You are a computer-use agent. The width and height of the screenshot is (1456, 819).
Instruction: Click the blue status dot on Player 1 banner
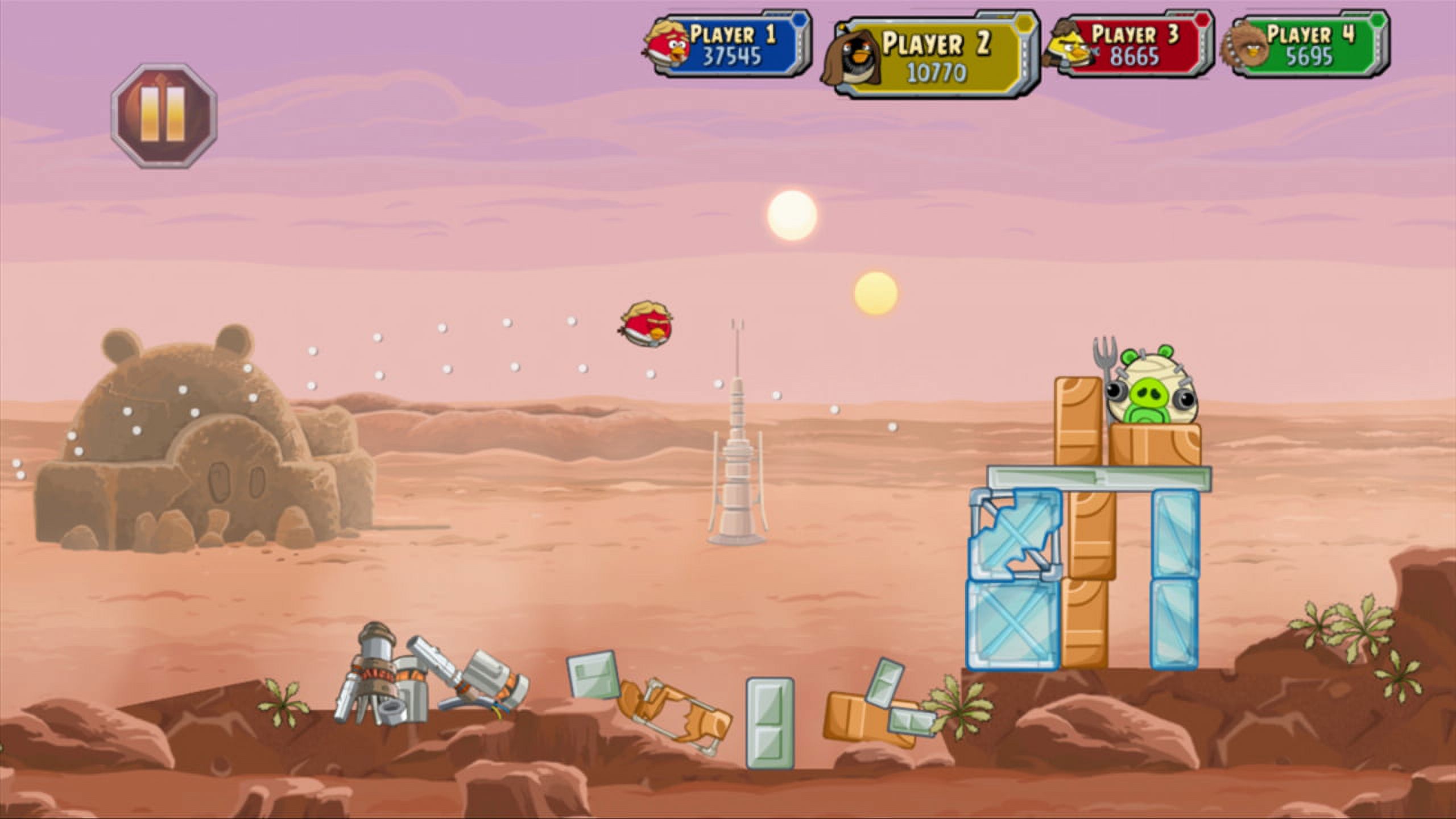coord(800,20)
